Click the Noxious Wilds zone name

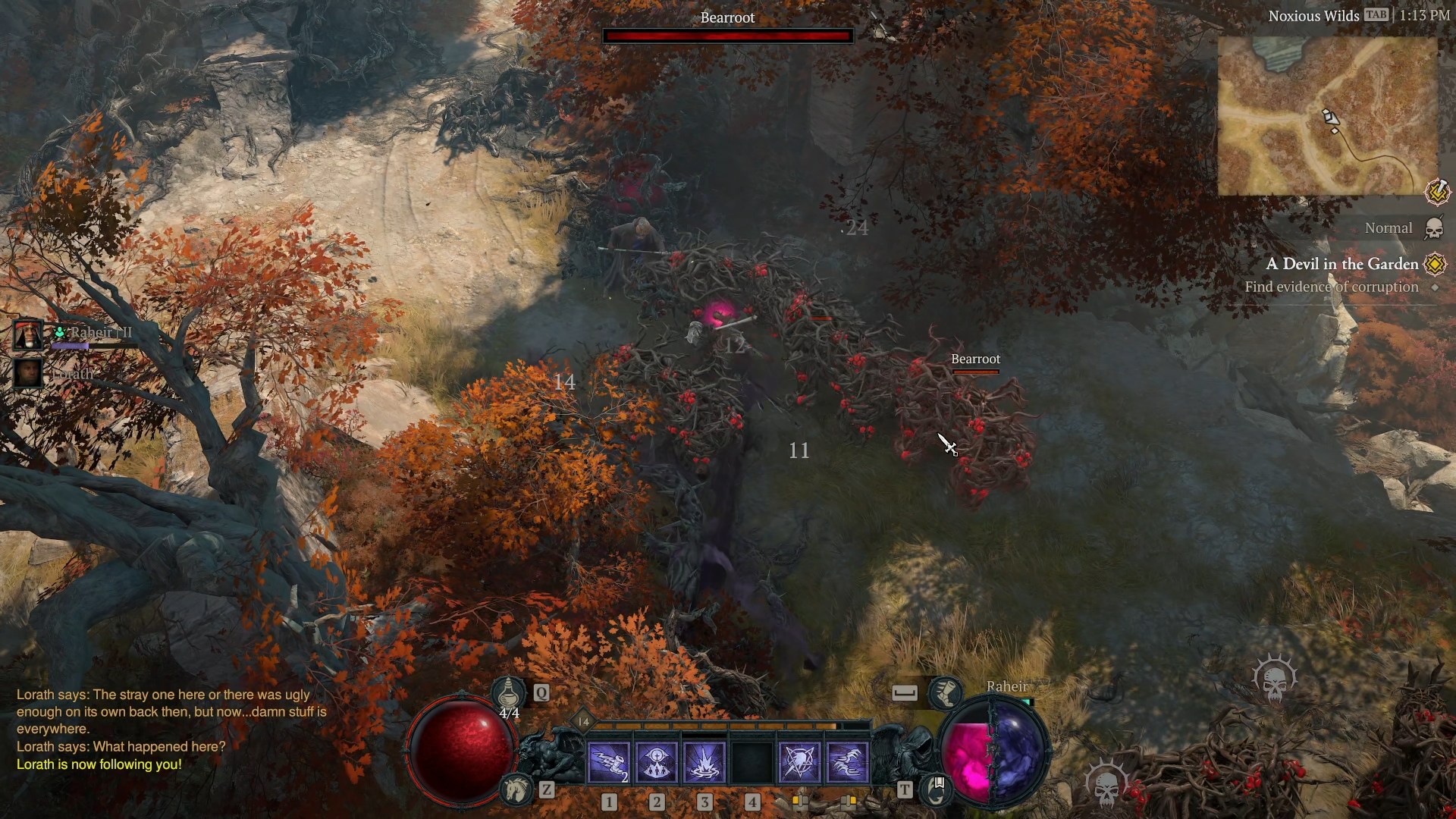(x=1314, y=15)
